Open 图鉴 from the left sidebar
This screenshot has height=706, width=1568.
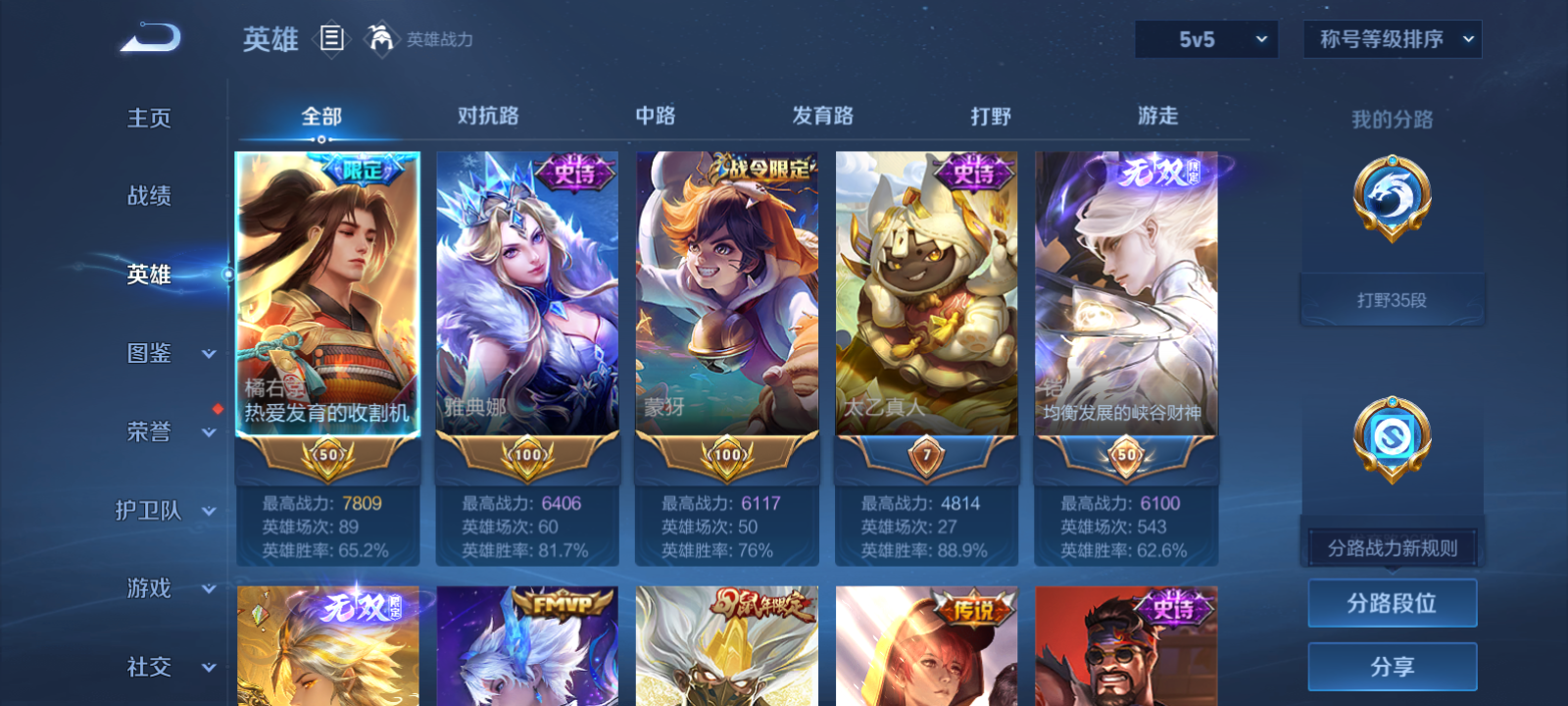pyautogui.click(x=148, y=353)
